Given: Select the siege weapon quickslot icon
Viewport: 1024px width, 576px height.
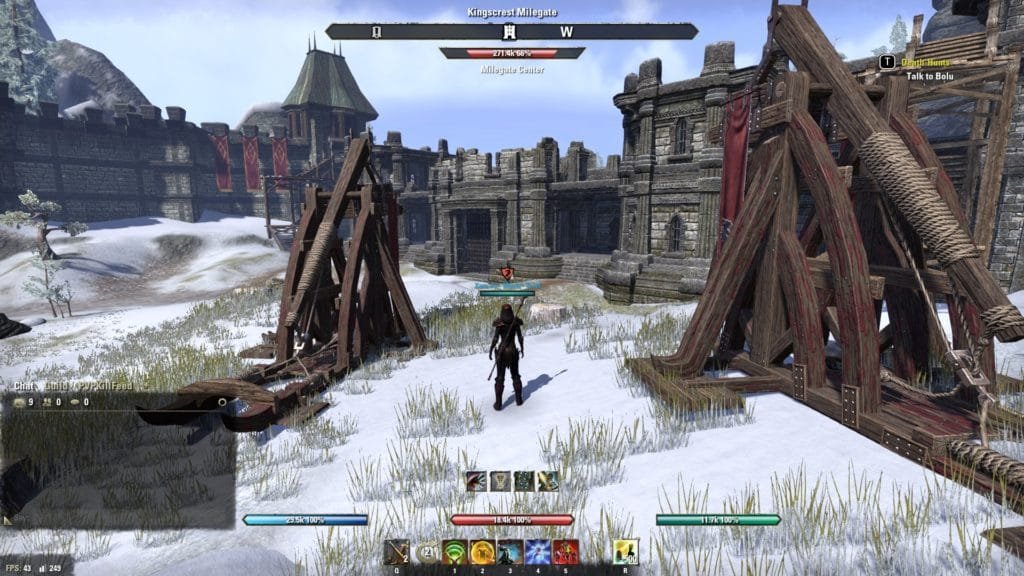Looking at the screenshot, I should point(397,552).
